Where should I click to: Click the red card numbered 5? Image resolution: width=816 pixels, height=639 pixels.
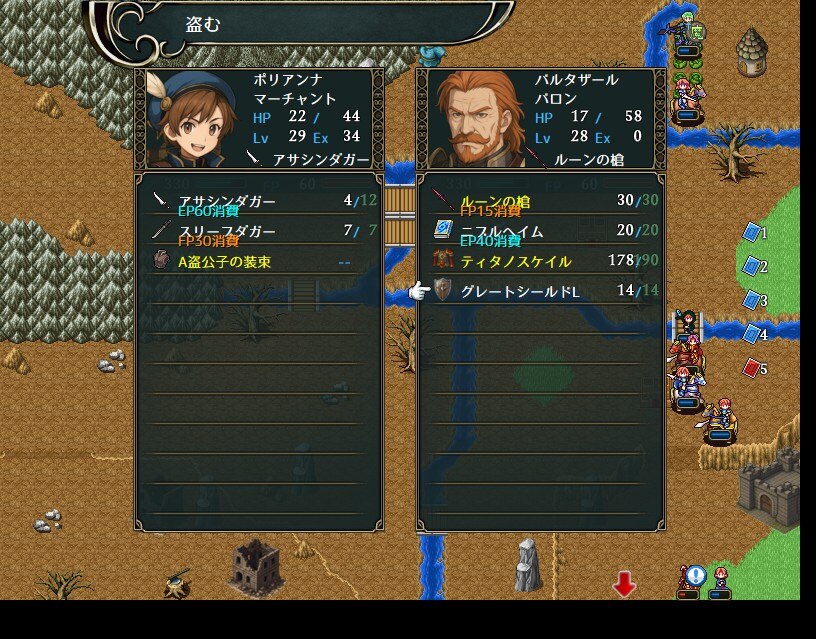point(752,368)
